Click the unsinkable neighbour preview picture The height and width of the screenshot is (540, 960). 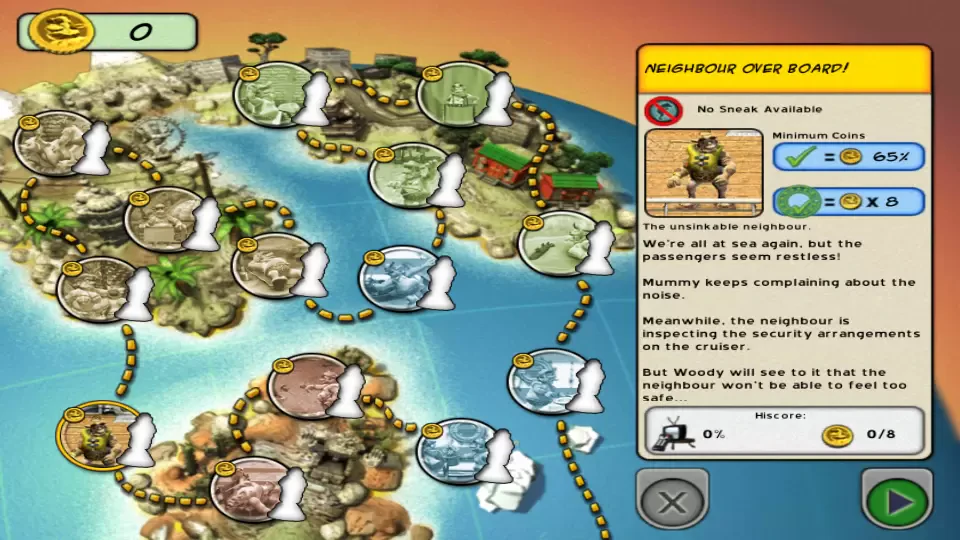point(704,172)
